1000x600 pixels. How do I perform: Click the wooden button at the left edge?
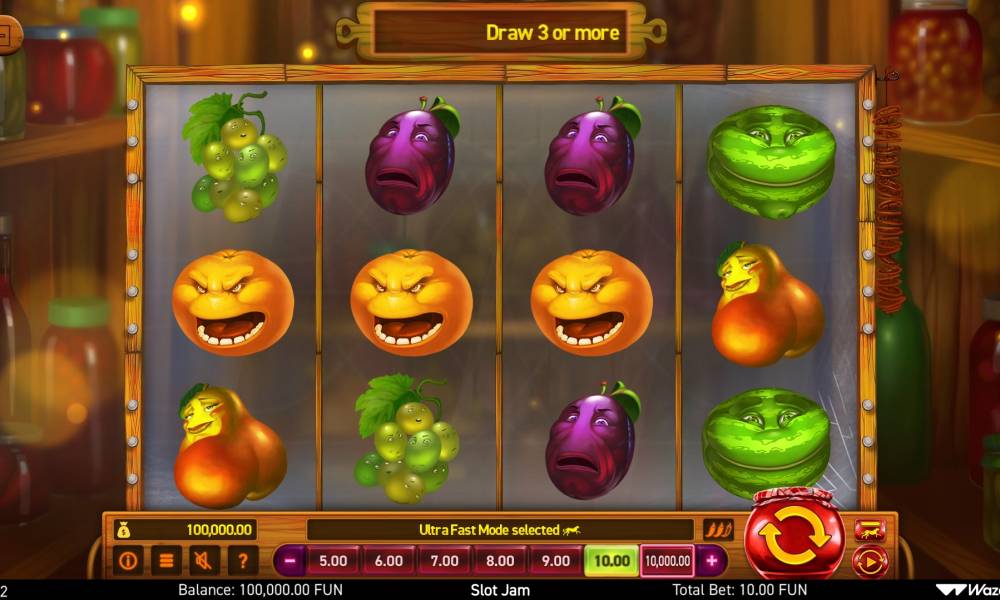tap(9, 37)
